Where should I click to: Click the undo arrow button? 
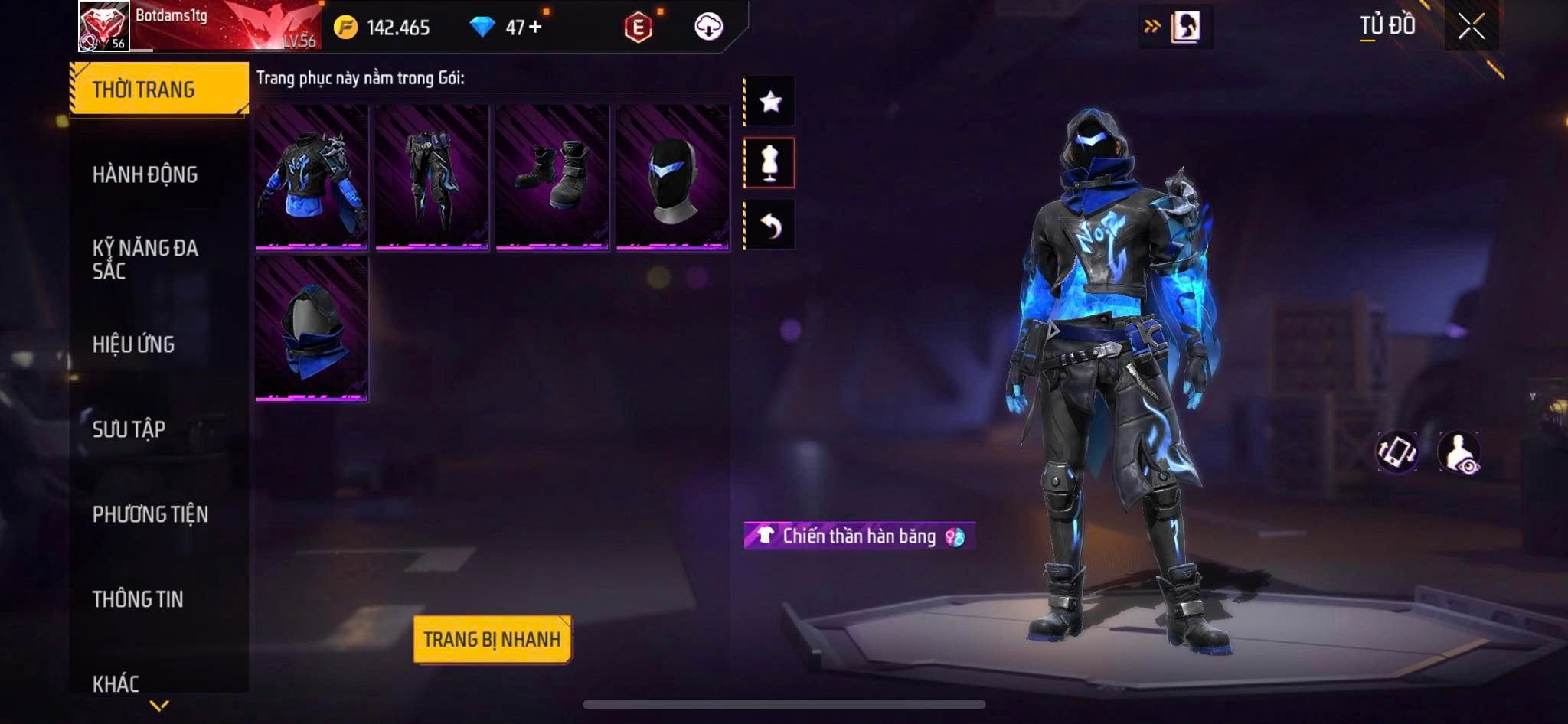tap(770, 225)
